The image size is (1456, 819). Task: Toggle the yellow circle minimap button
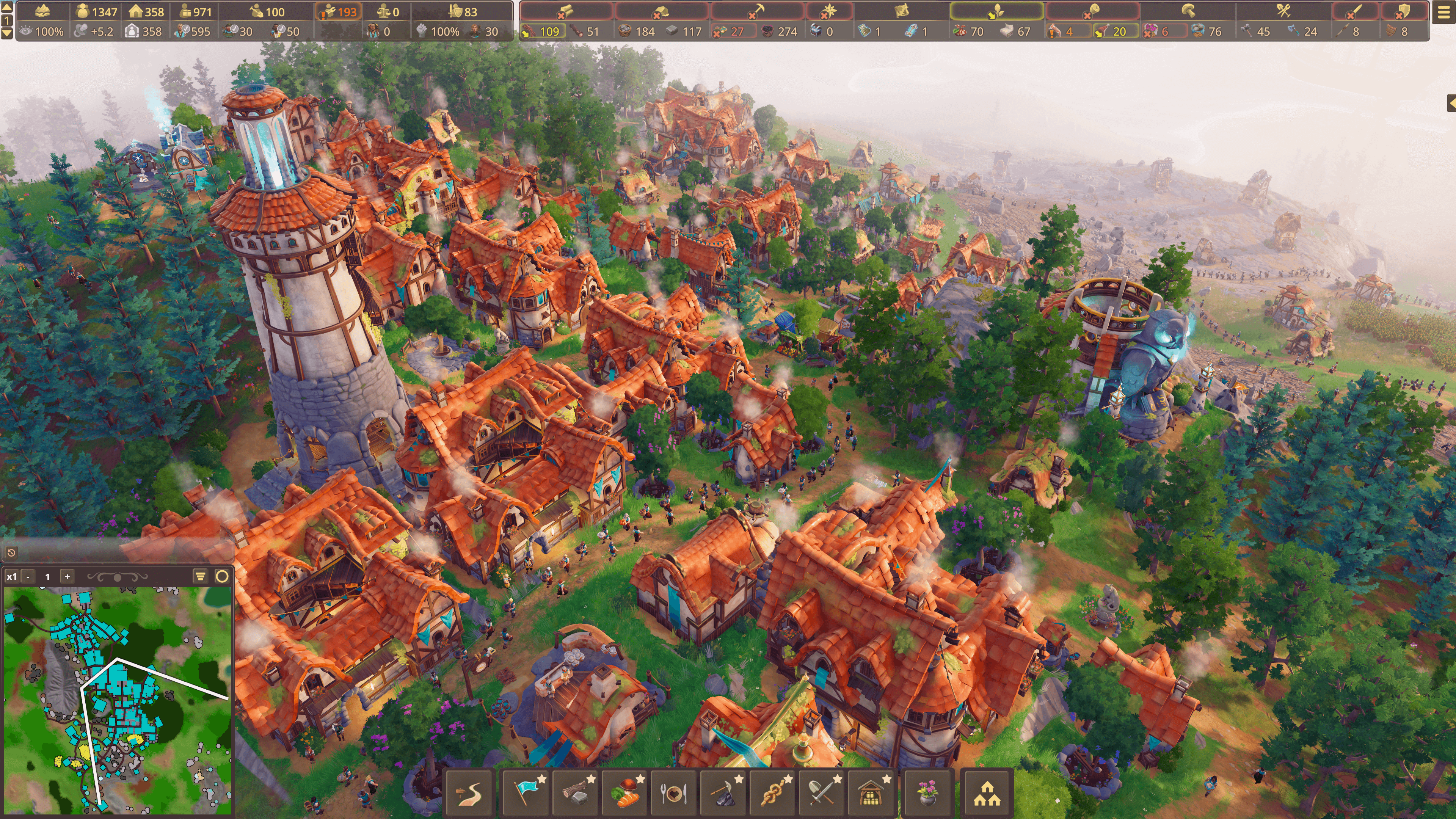[222, 576]
